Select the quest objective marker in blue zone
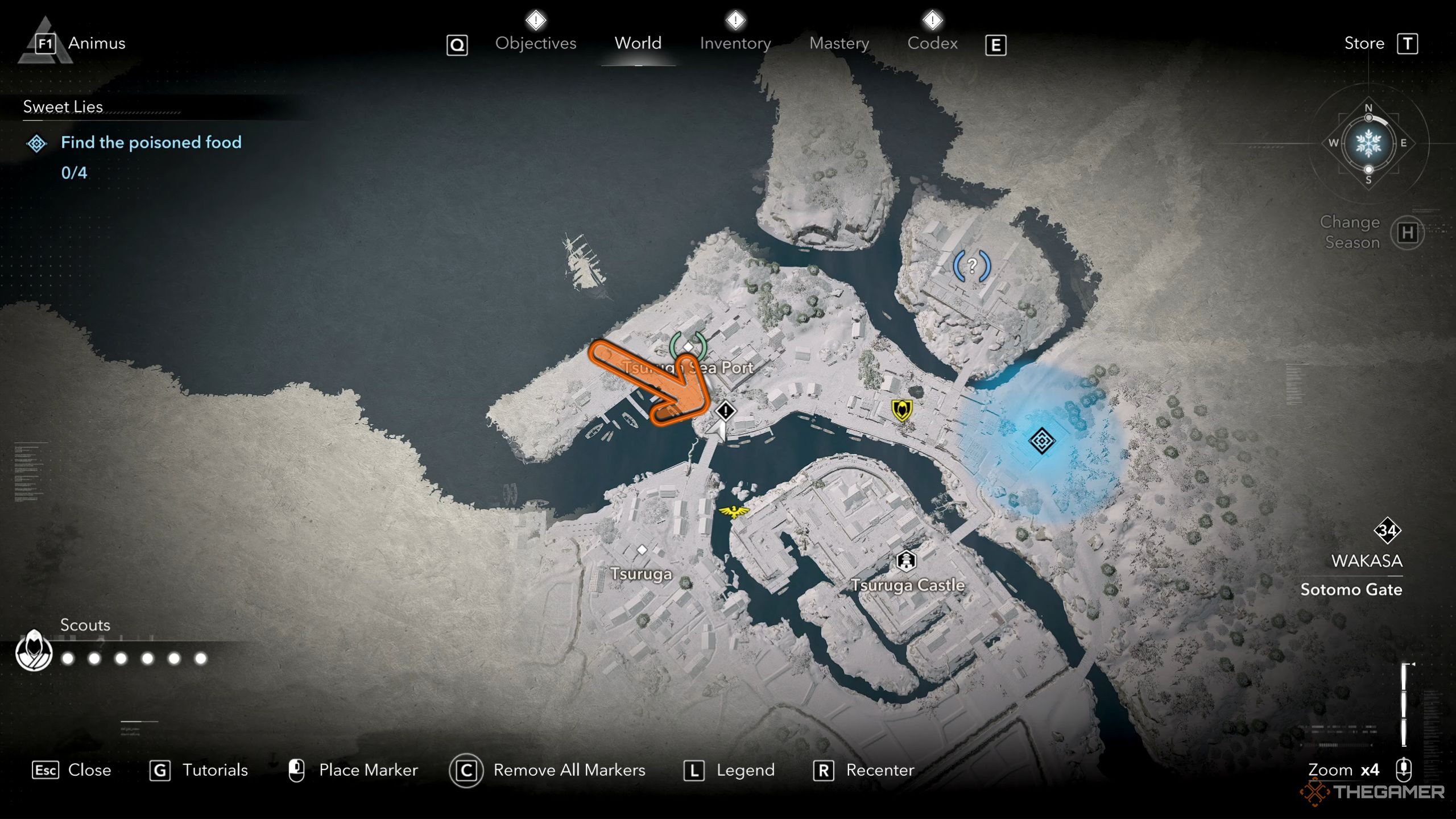The width and height of the screenshot is (1456, 819). tap(1041, 441)
